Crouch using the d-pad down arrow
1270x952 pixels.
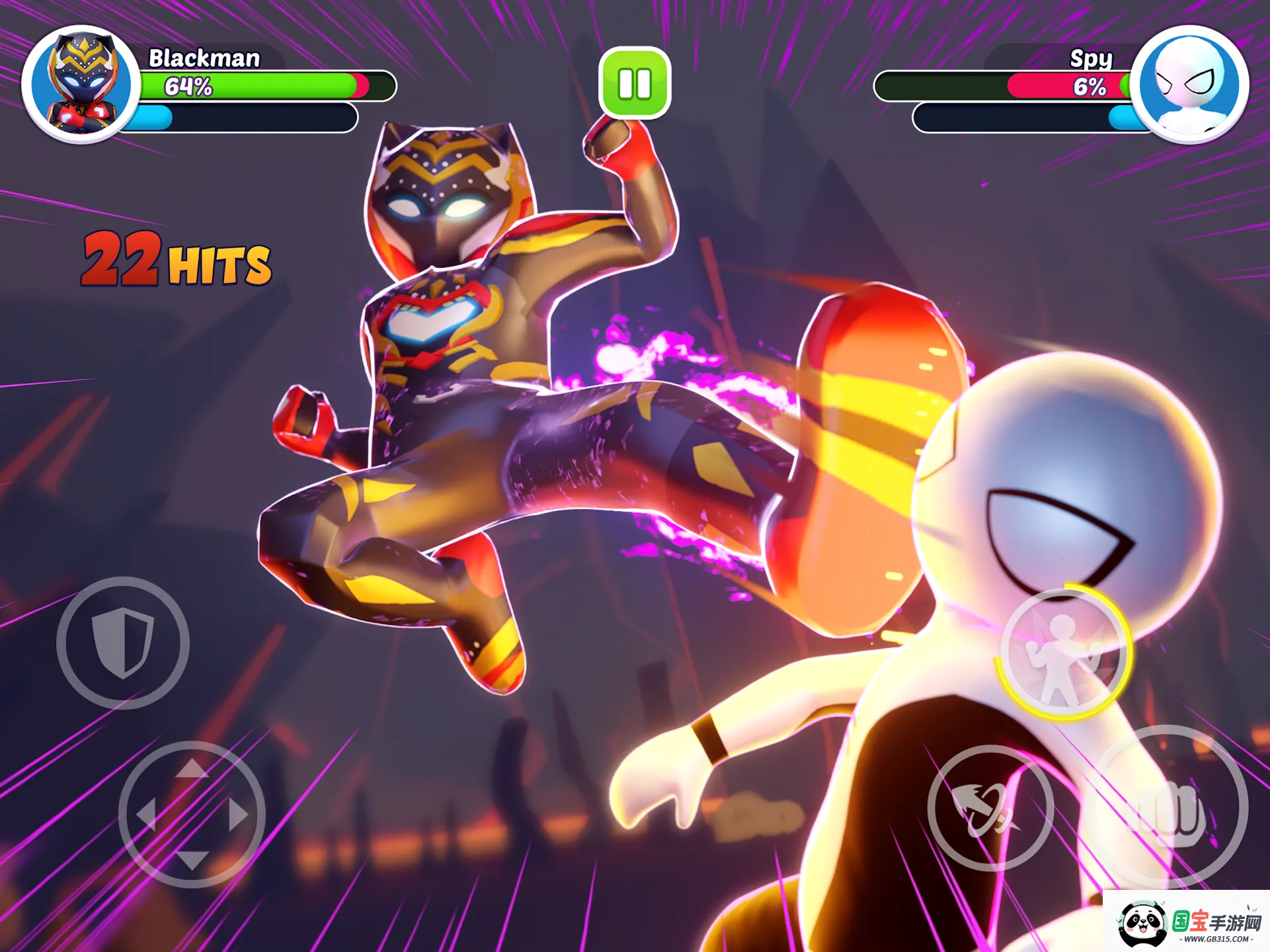pos(192,859)
